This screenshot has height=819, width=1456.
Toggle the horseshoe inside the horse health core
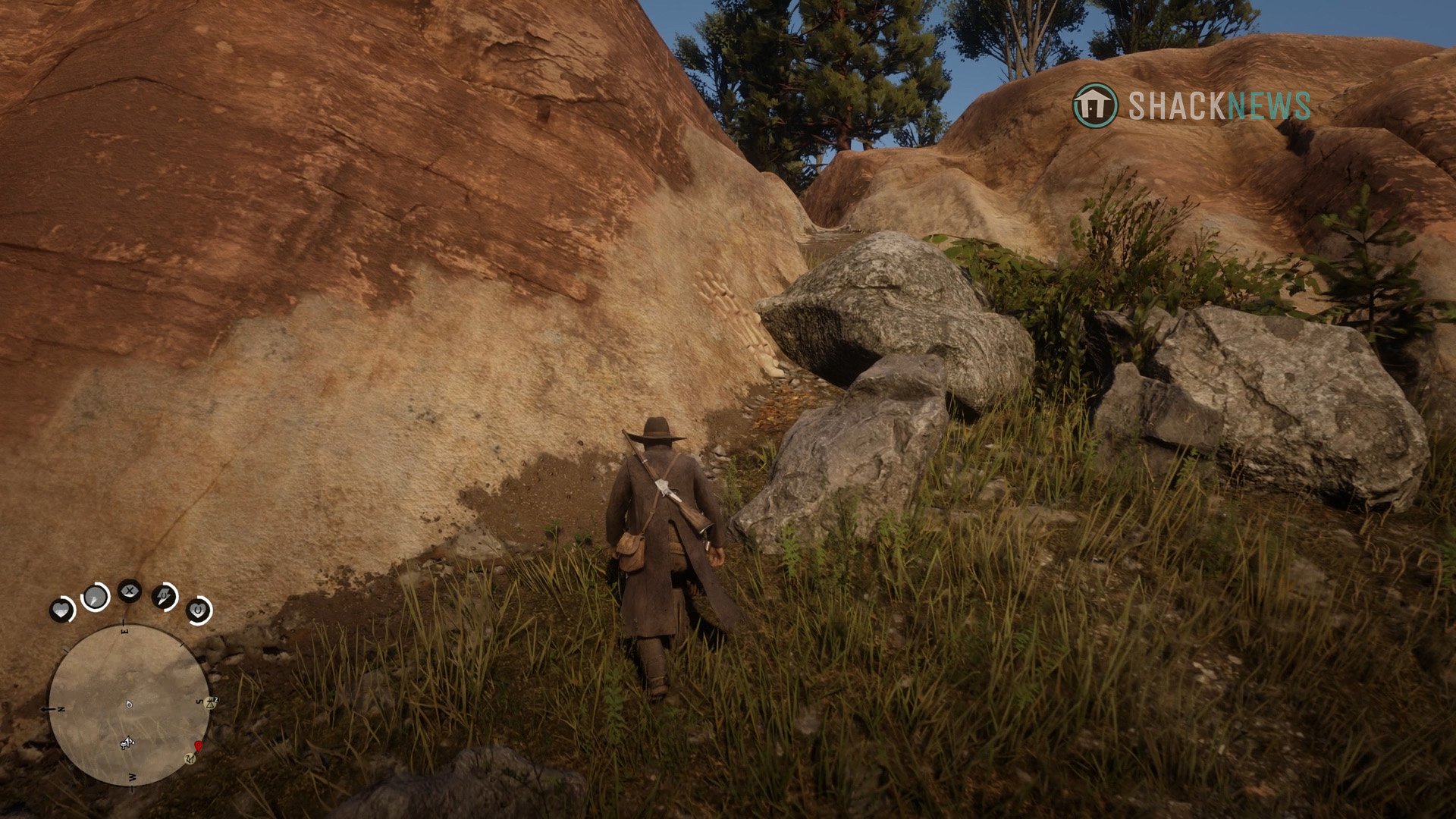click(x=198, y=610)
